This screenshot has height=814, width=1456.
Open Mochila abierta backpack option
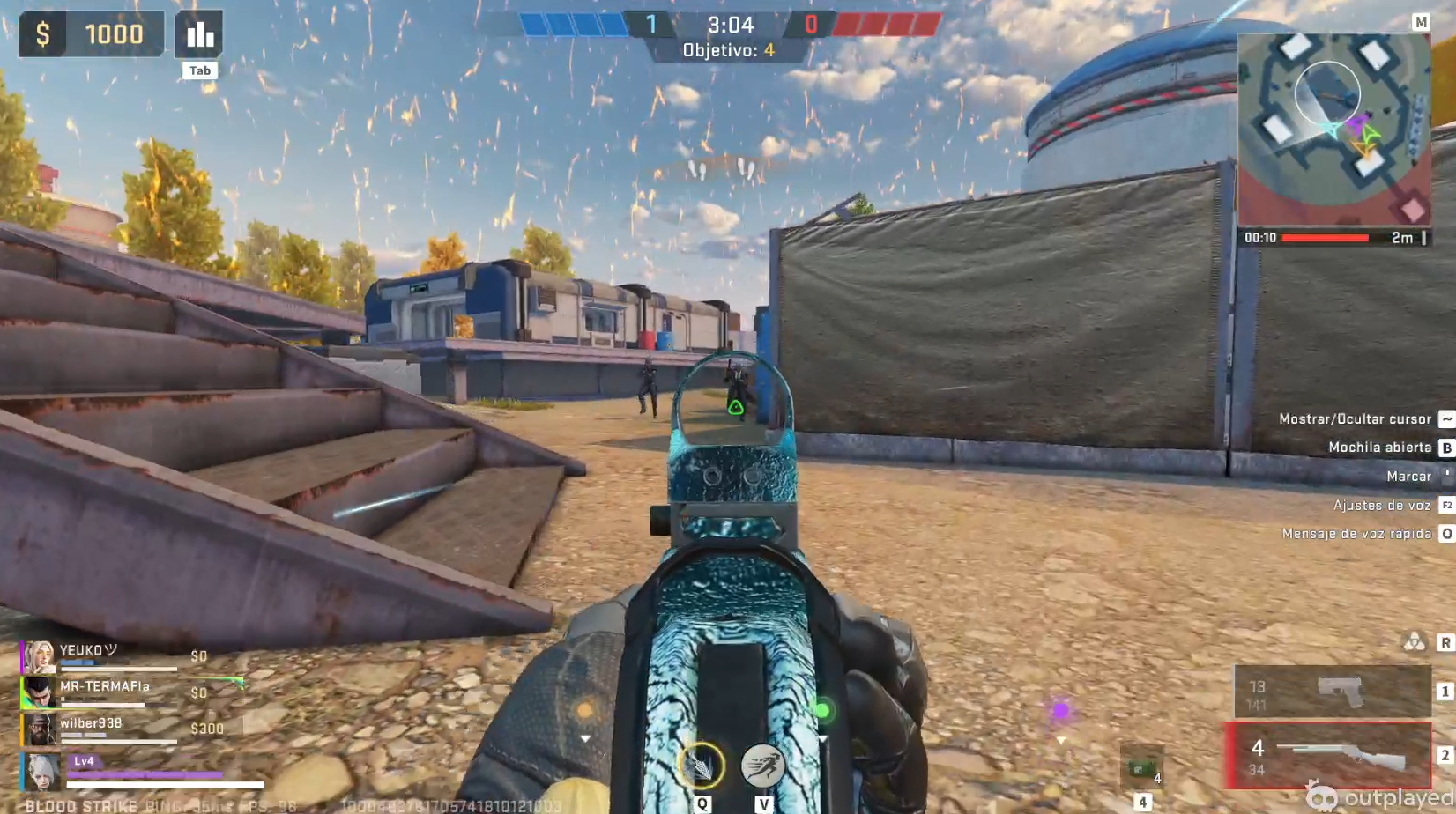coord(1379,448)
